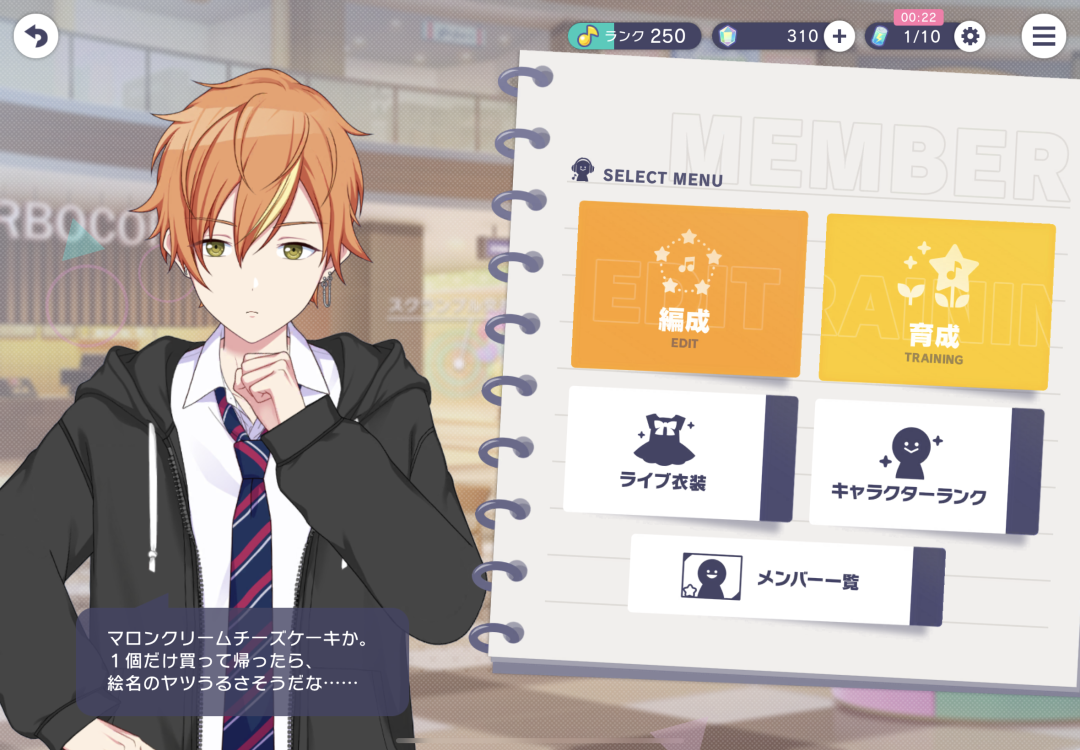
Task: Open the live bonus gear settings
Action: click(x=968, y=37)
